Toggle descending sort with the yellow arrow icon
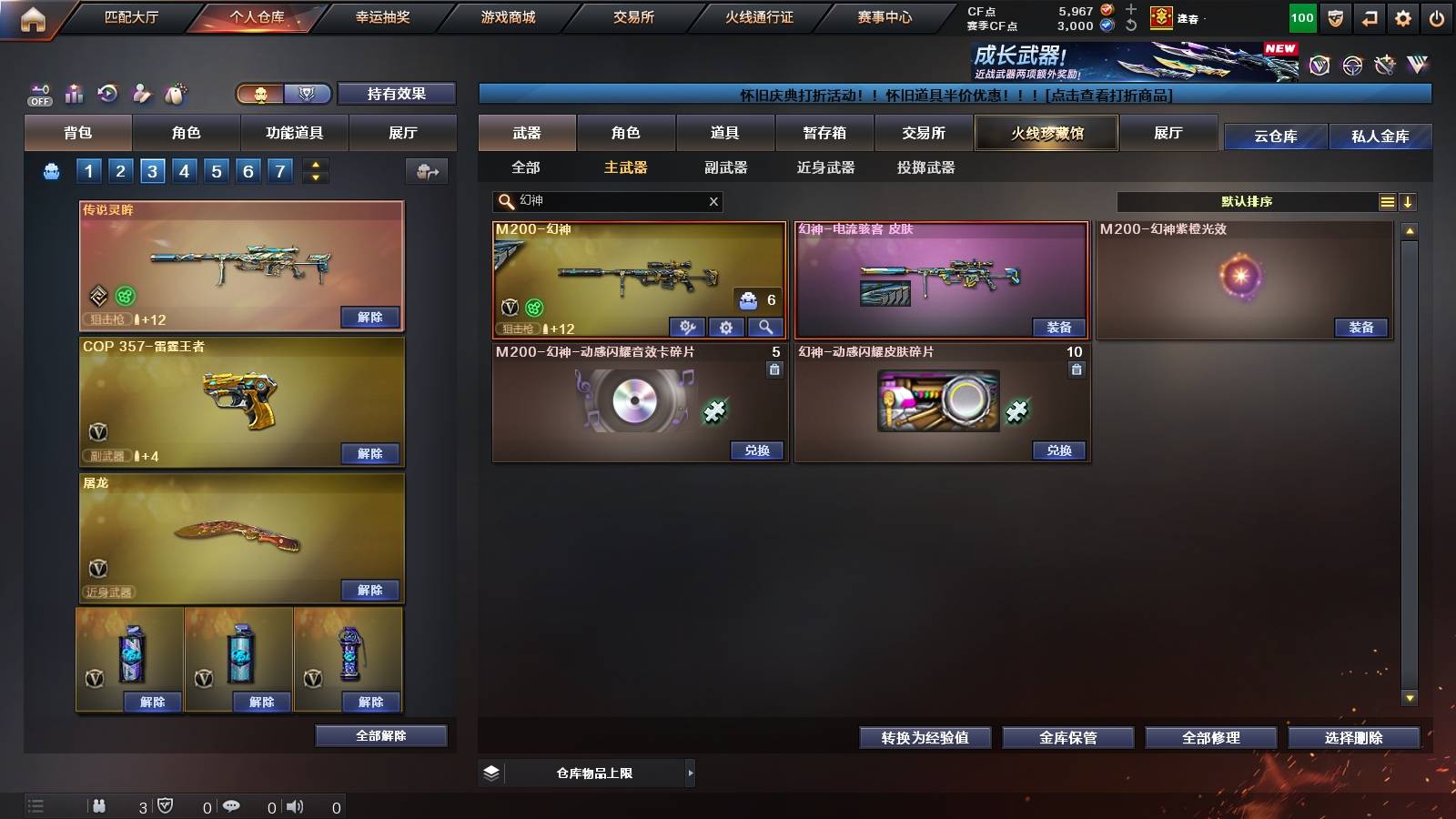 pos(1407,202)
